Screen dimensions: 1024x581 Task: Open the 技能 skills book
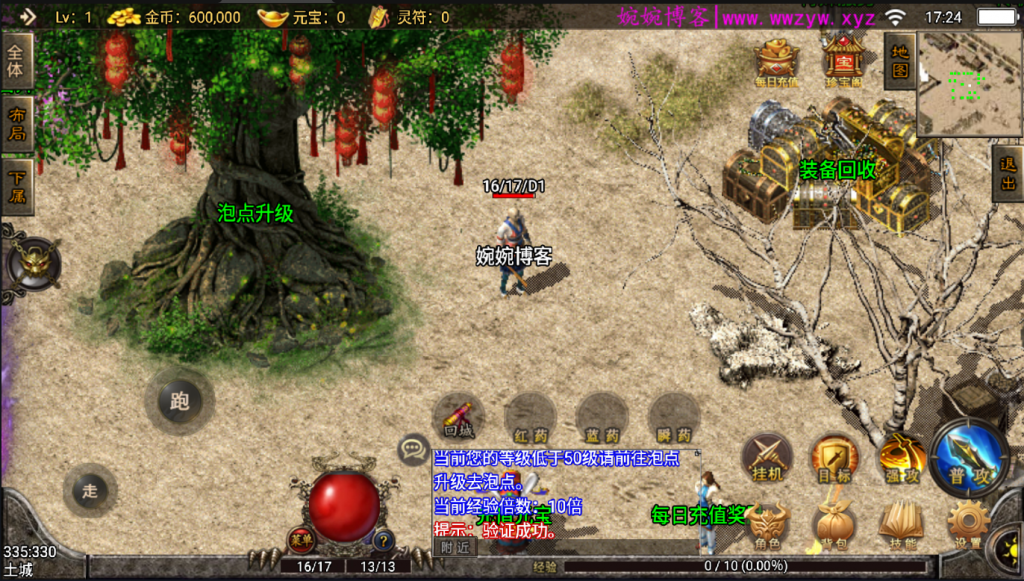[900, 525]
